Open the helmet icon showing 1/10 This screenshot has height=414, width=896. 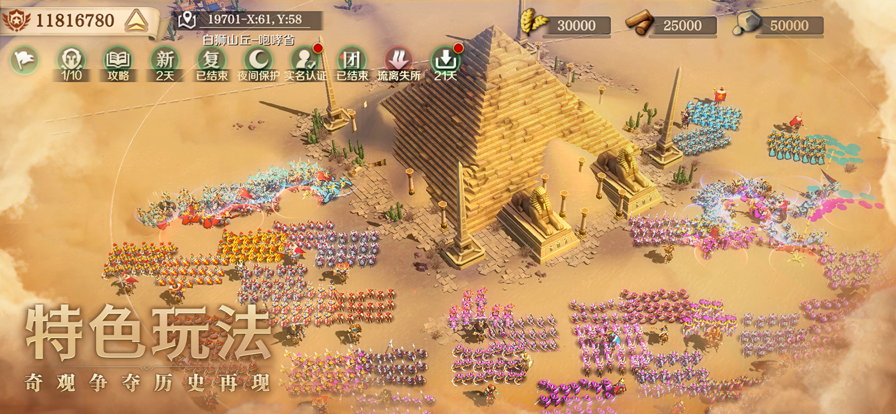click(x=71, y=61)
